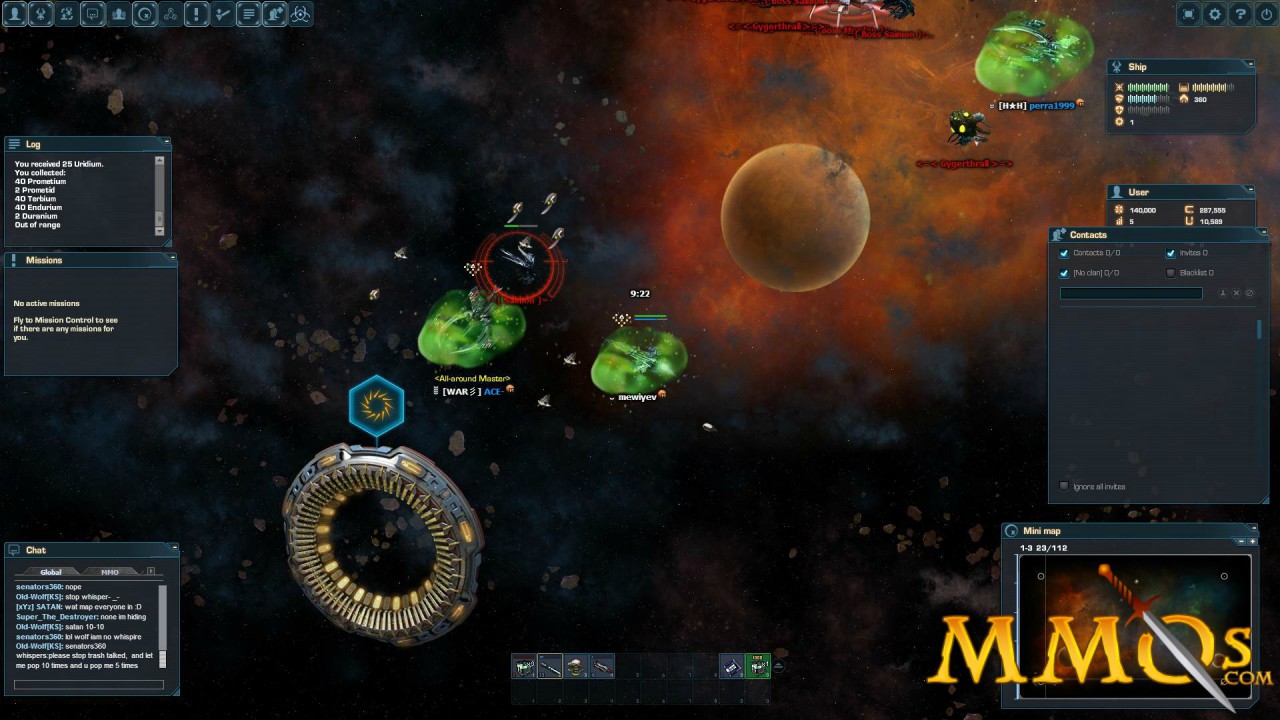Toggle the chat speech-bubble toolbar icon
The height and width of the screenshot is (720, 1280).
pyautogui.click(x=93, y=14)
